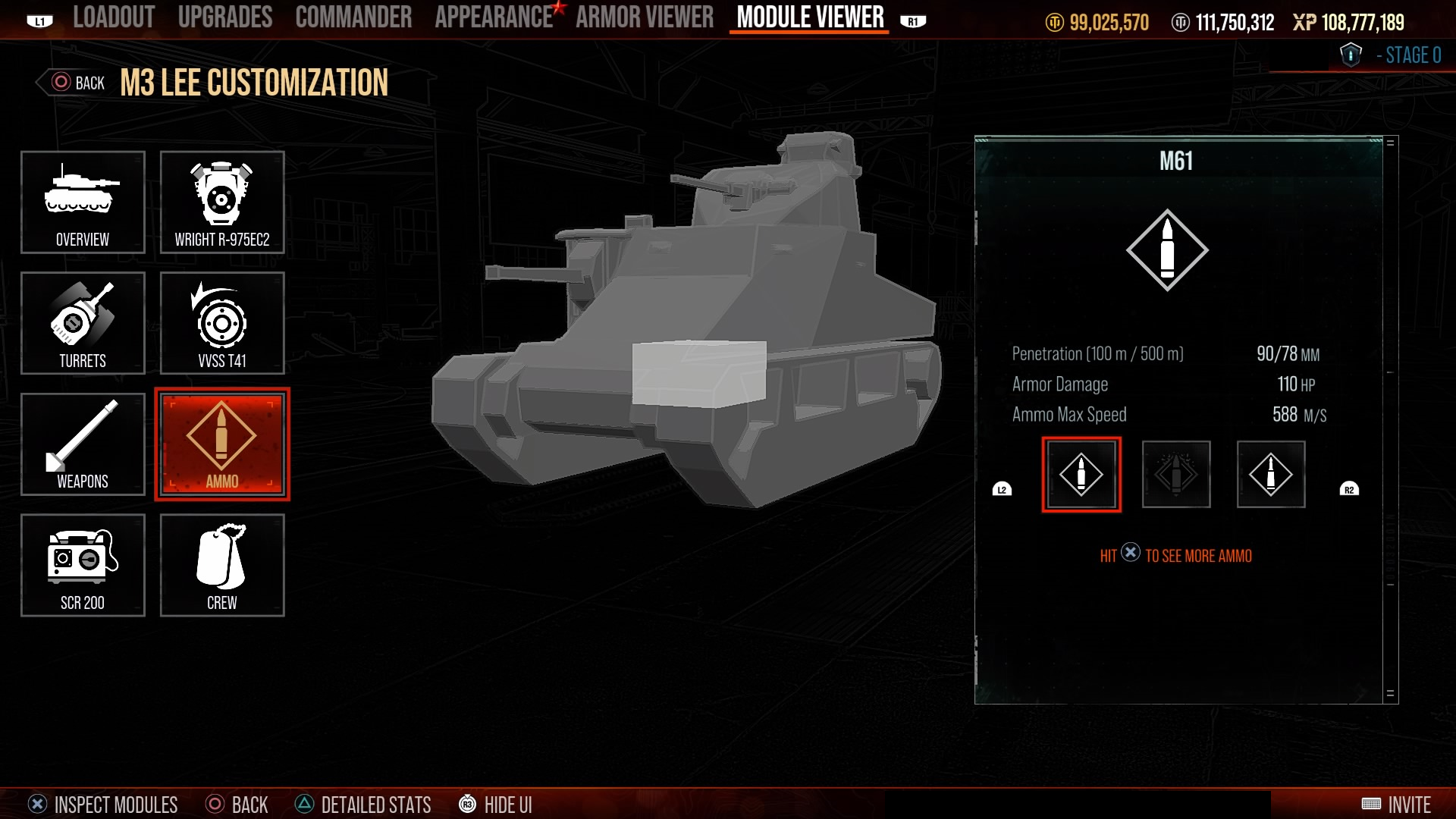The width and height of the screenshot is (1456, 819).
Task: Click the Invite button
Action: [1396, 804]
